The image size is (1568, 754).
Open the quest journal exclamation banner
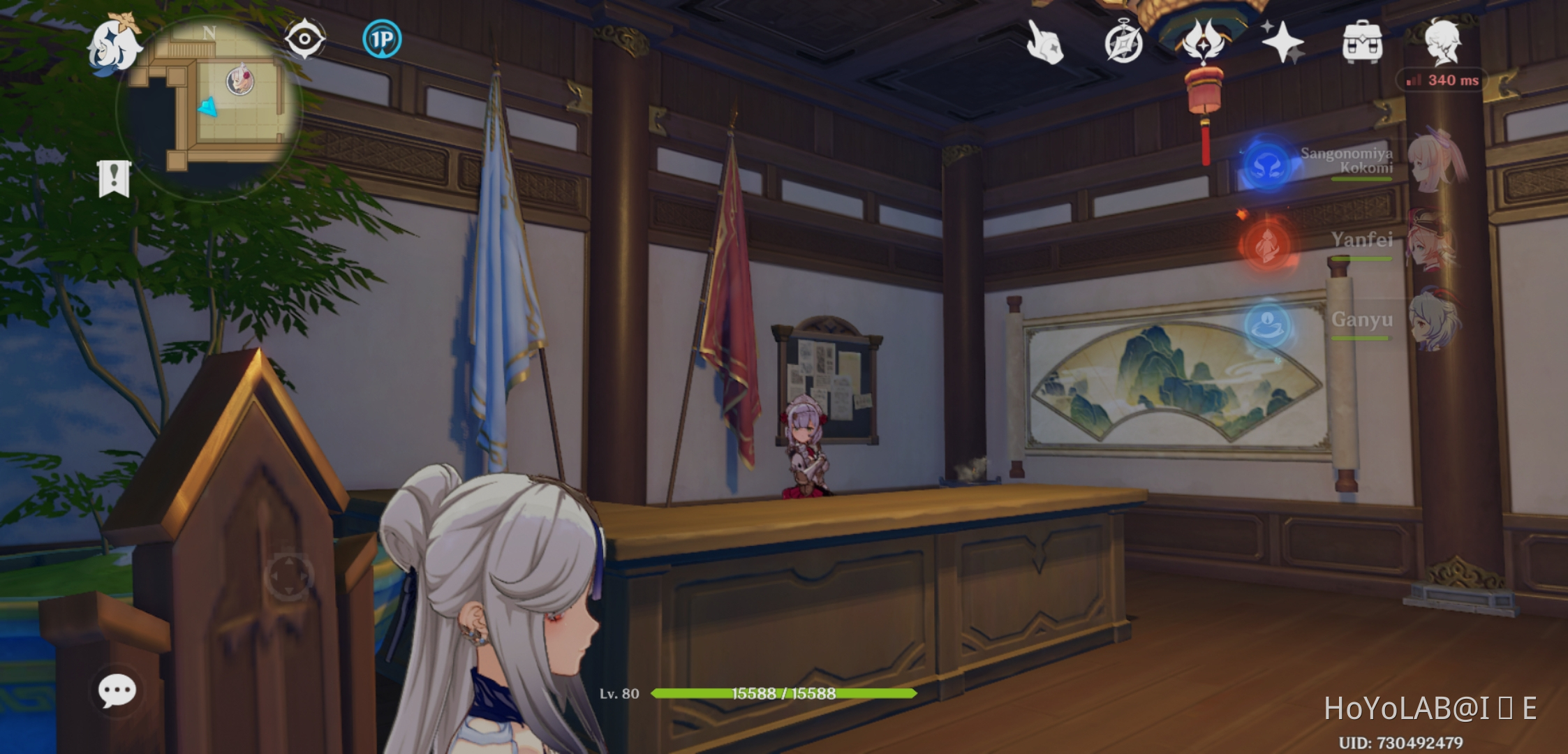[x=113, y=179]
